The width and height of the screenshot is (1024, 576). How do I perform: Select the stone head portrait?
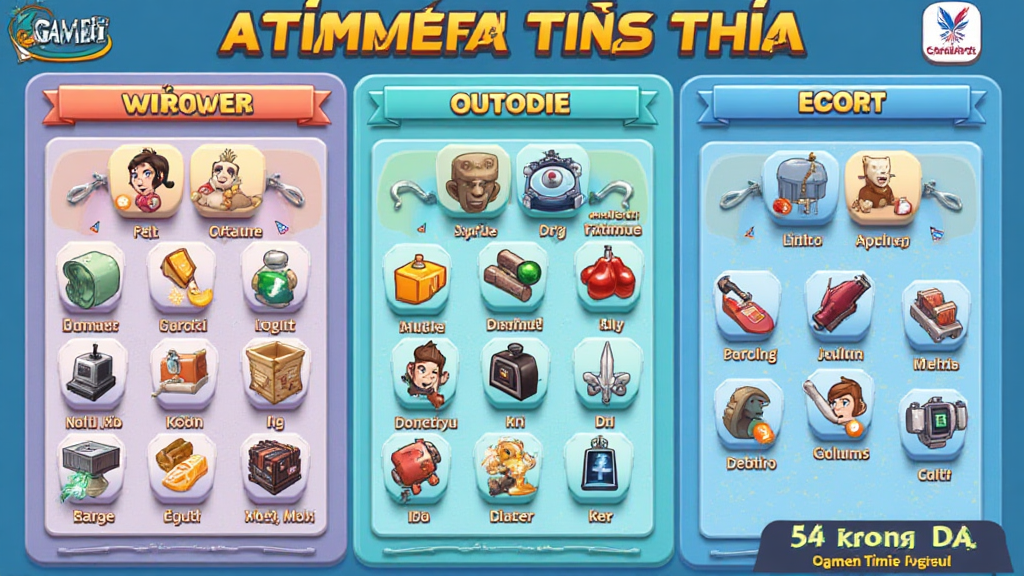(x=473, y=182)
